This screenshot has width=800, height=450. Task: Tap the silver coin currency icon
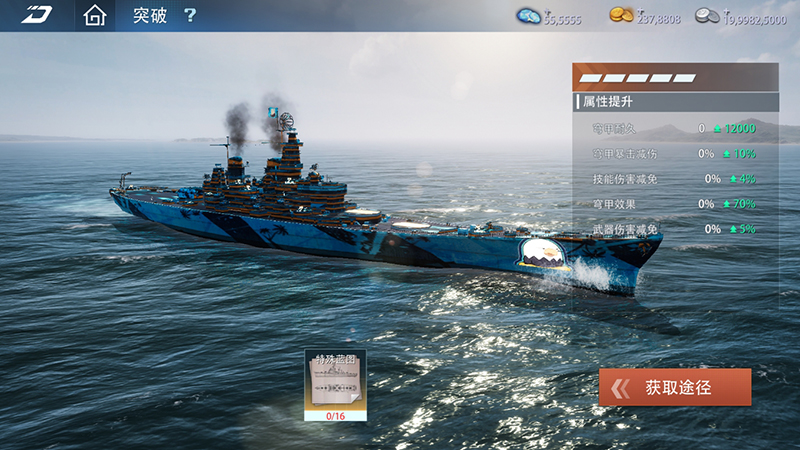[x=707, y=16]
